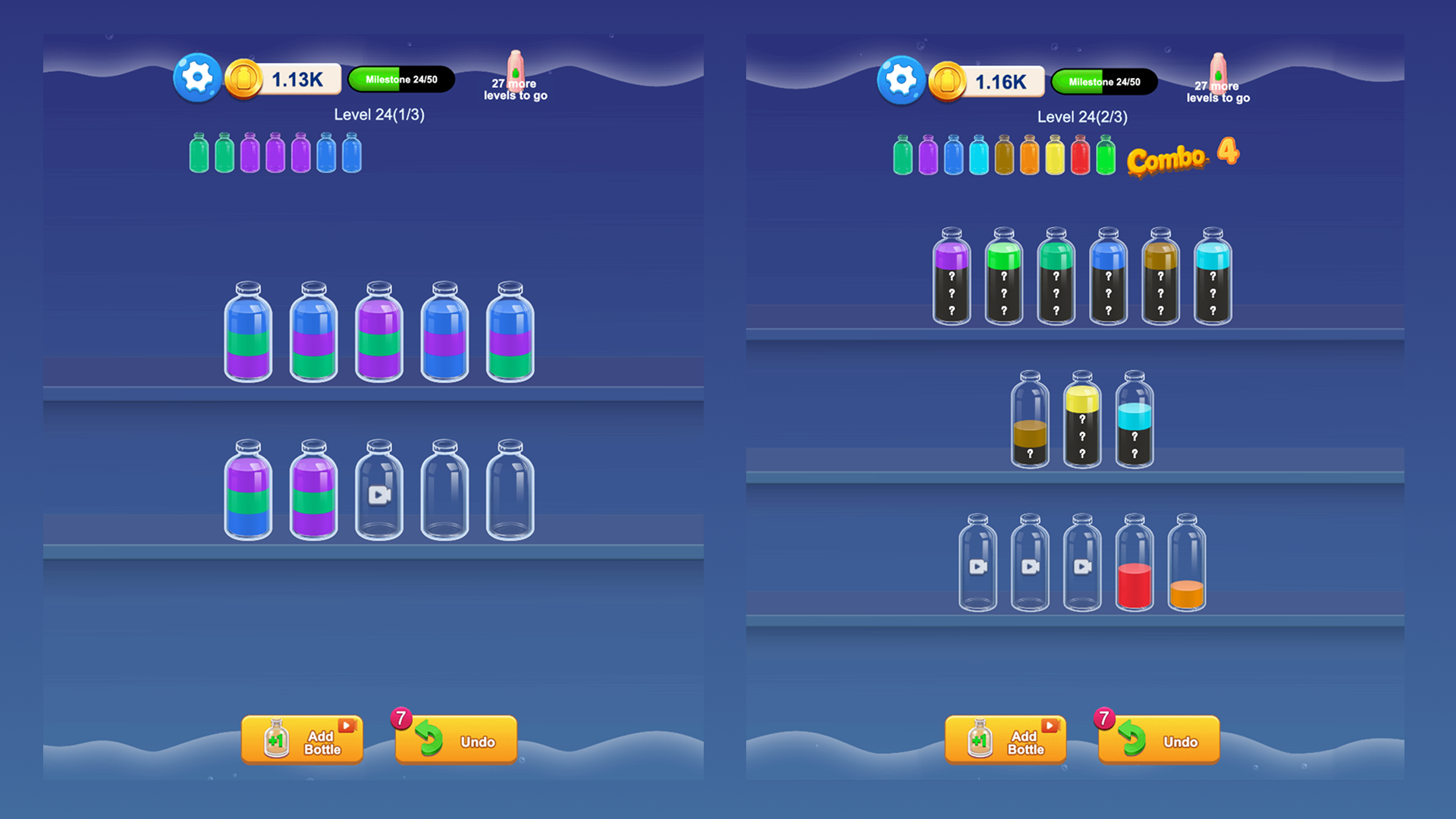Click the Level 24(2/3) header on the right
Viewport: 1456px width, 819px height.
[x=1082, y=117]
